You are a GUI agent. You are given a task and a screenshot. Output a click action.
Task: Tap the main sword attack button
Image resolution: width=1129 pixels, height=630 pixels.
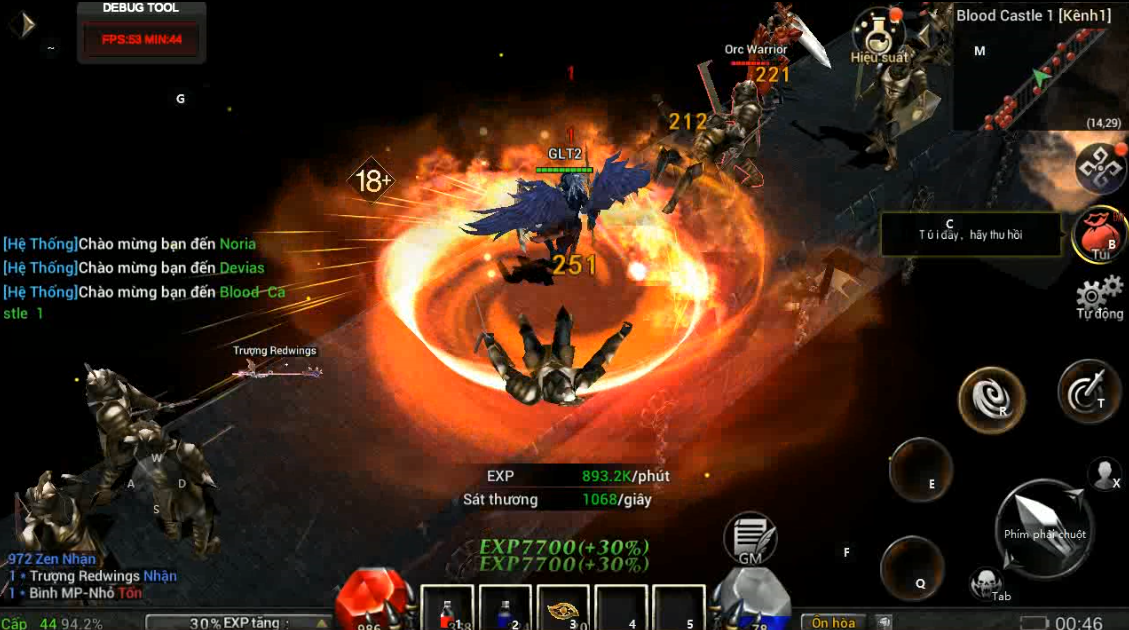point(1045,527)
